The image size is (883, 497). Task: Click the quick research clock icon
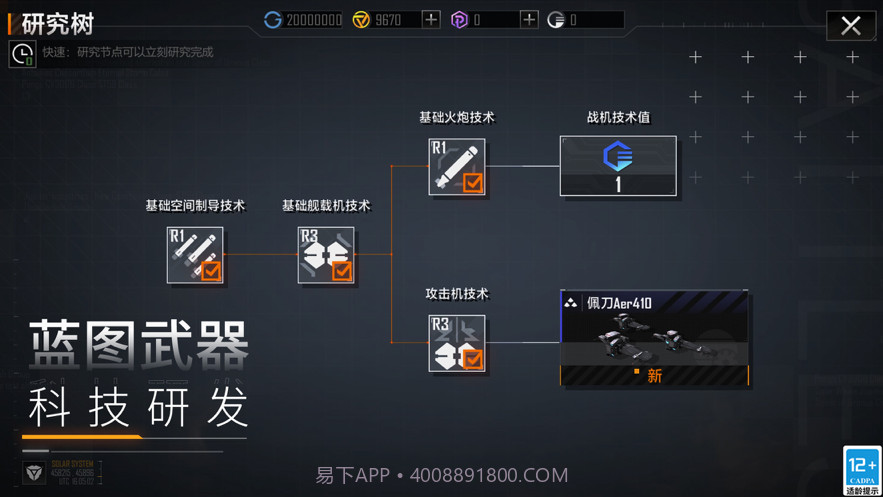tap(22, 54)
